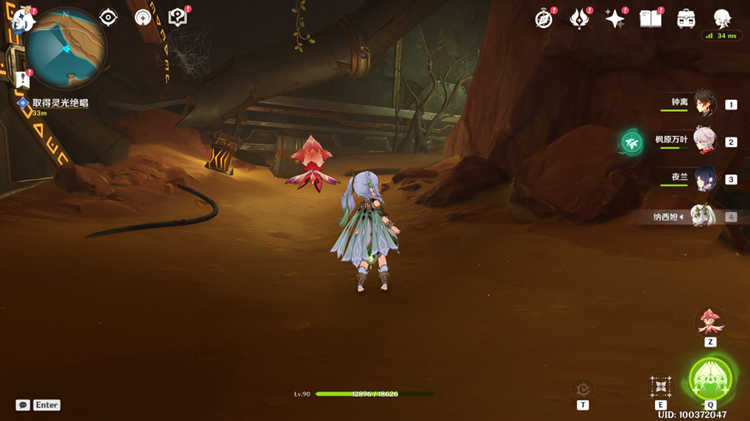Open the compass events icon
The height and width of the screenshot is (421, 750).
(544, 18)
